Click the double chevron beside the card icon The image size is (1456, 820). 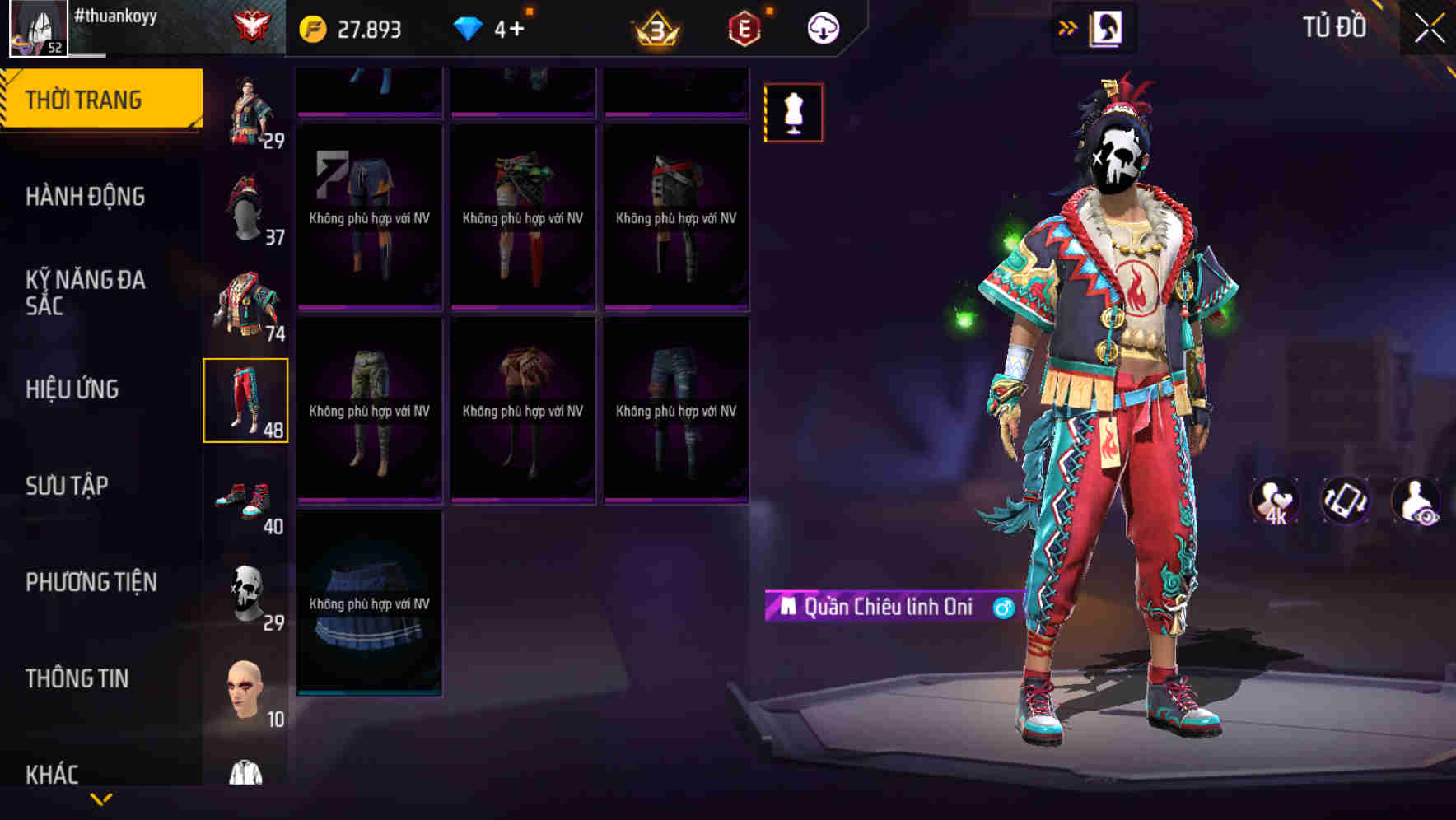pos(1068,27)
